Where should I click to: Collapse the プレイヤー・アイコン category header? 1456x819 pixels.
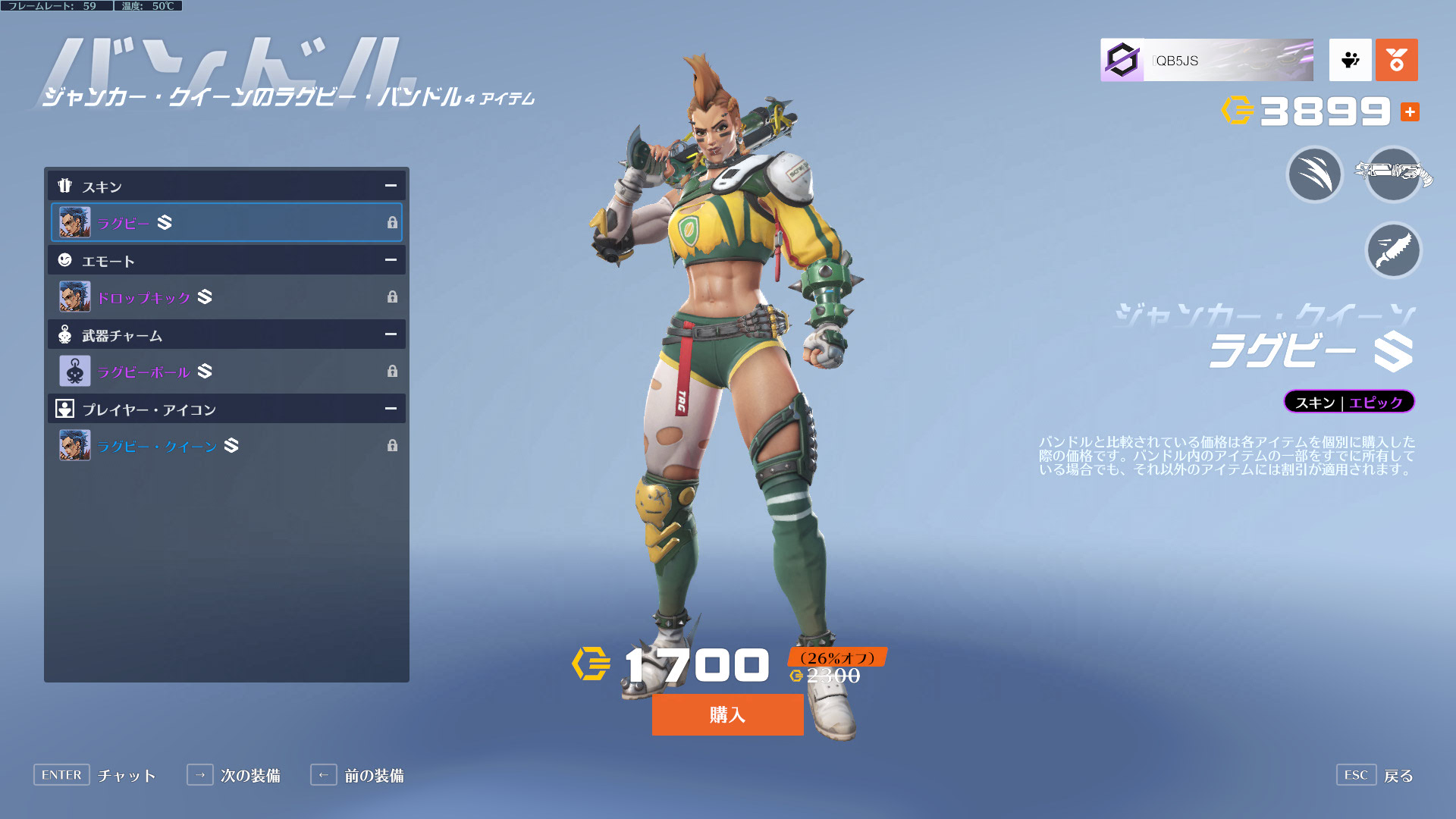click(x=391, y=409)
